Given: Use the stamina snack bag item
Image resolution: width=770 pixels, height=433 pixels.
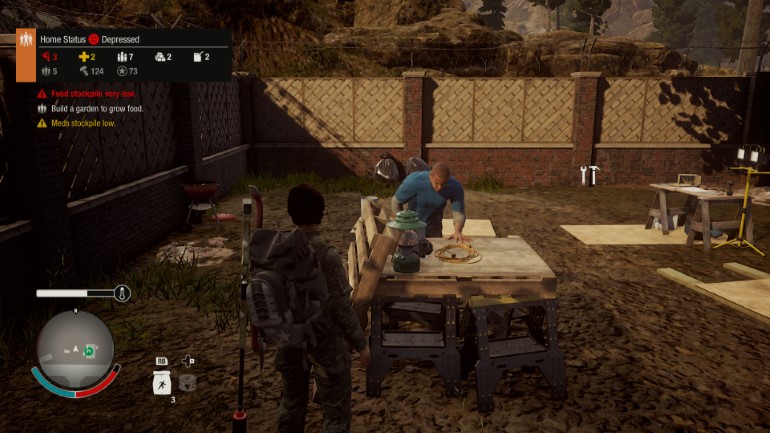Looking at the screenshot, I should [161, 382].
